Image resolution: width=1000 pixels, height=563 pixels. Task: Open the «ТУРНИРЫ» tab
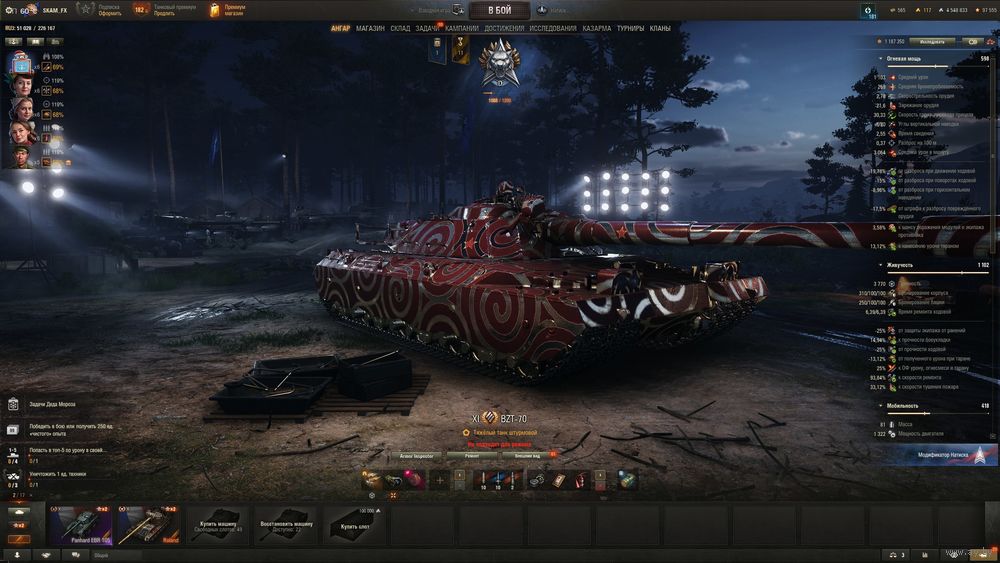631,28
